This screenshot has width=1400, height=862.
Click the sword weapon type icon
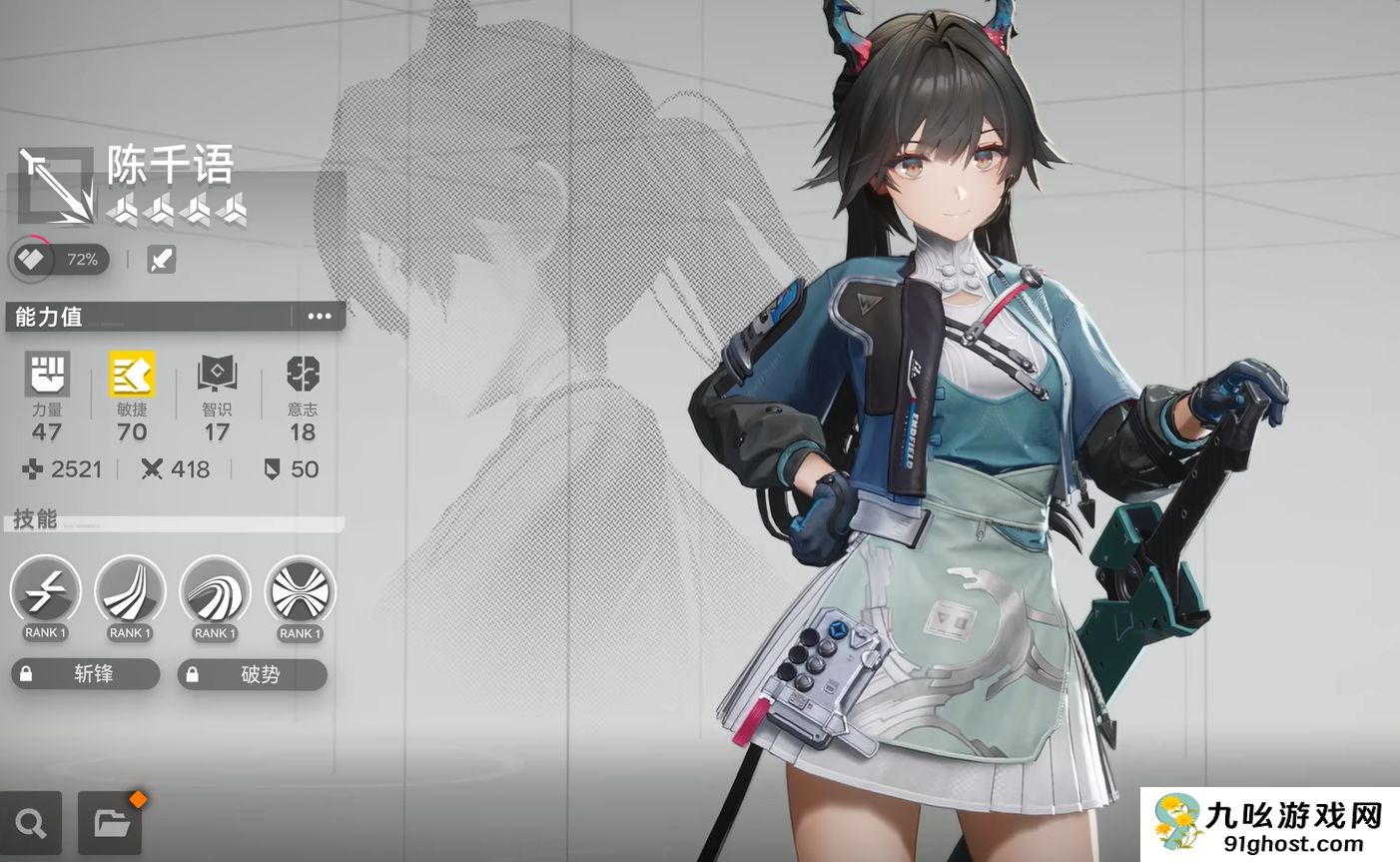click(x=161, y=260)
